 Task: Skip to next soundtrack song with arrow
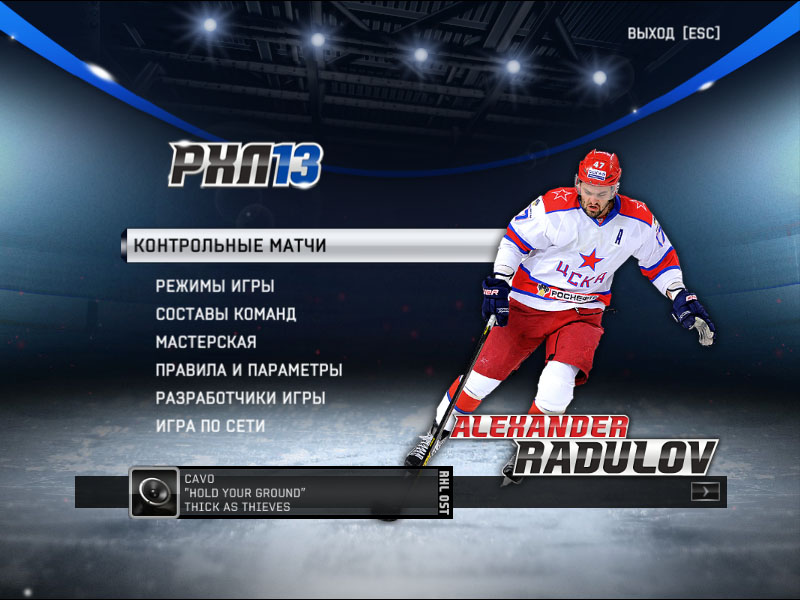[x=705, y=491]
